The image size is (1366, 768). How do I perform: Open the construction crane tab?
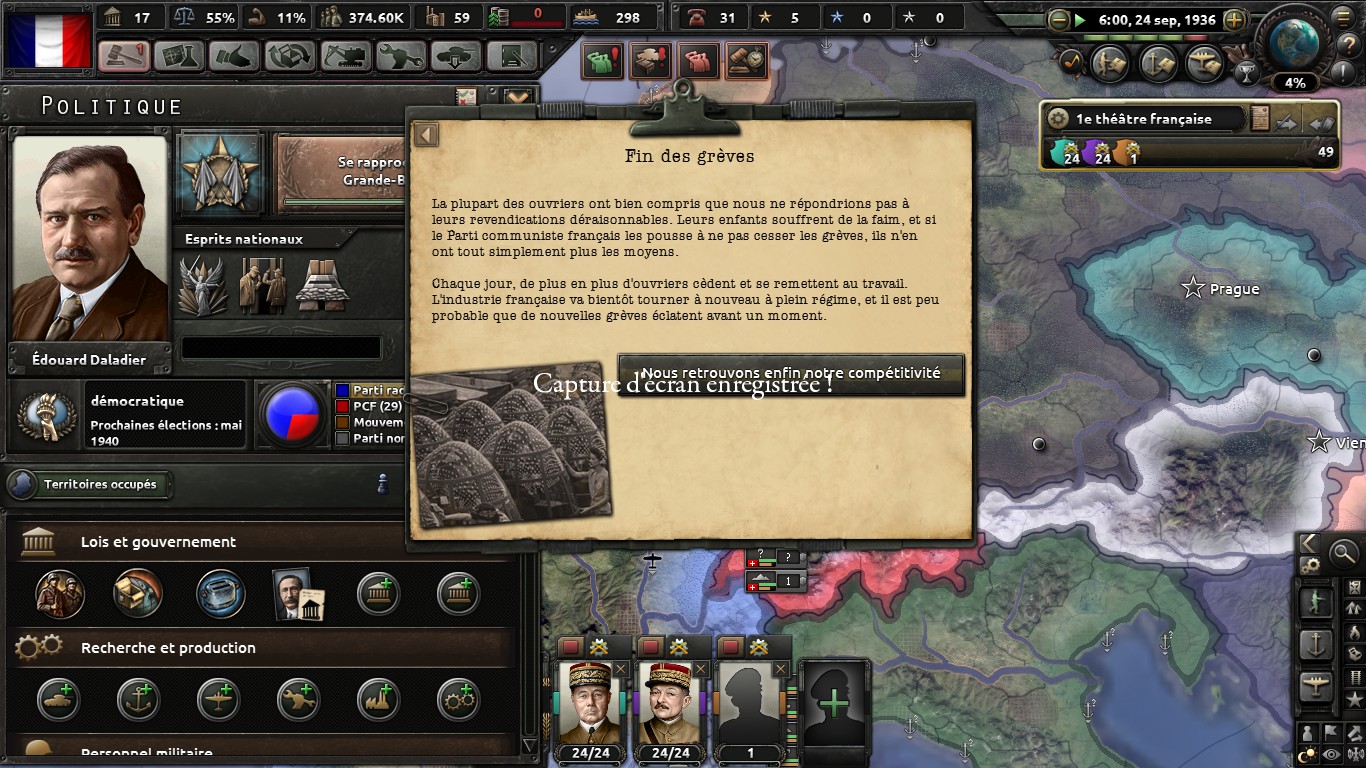click(x=345, y=55)
